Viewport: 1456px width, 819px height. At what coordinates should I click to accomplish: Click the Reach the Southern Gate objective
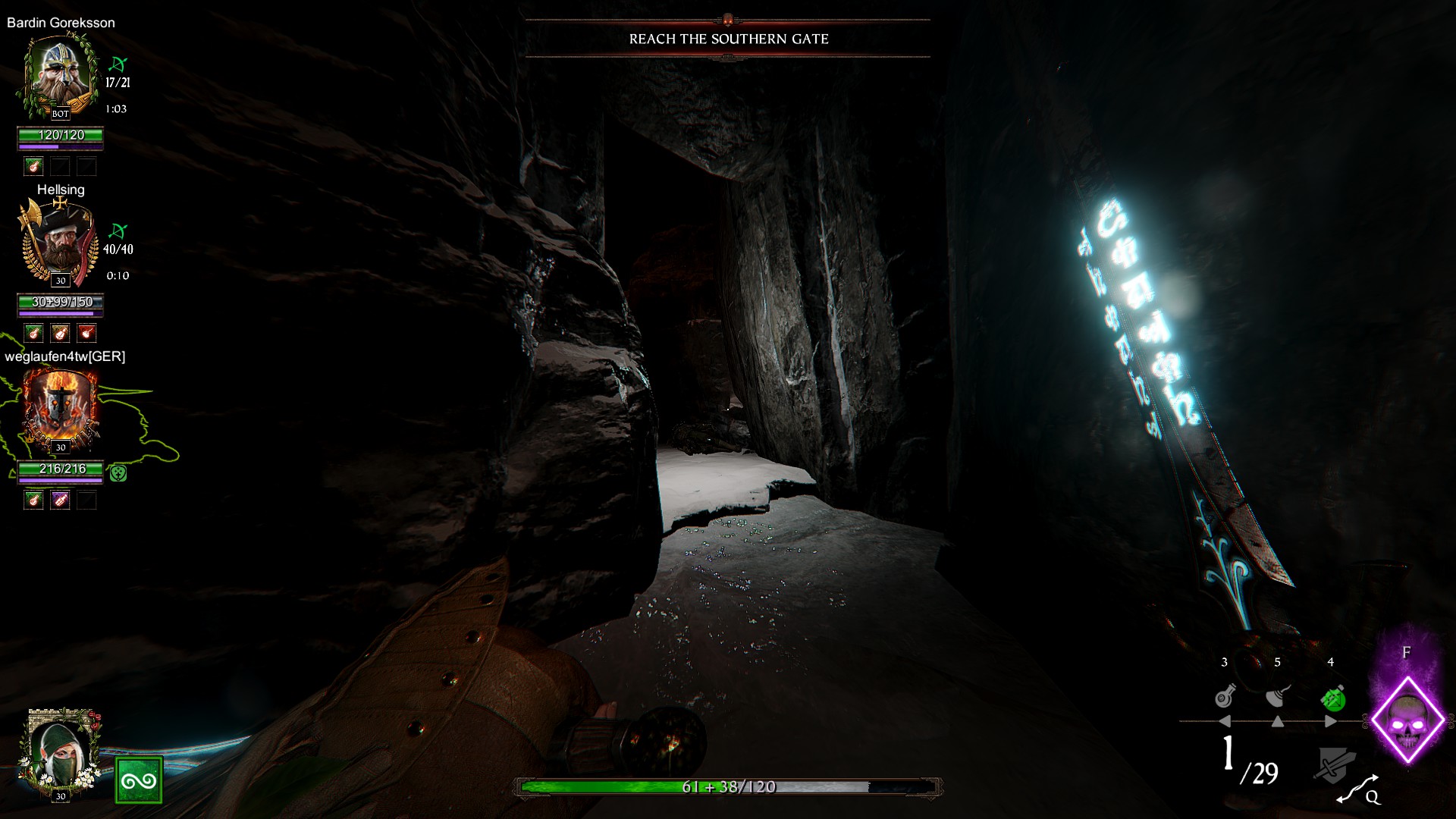[x=728, y=39]
